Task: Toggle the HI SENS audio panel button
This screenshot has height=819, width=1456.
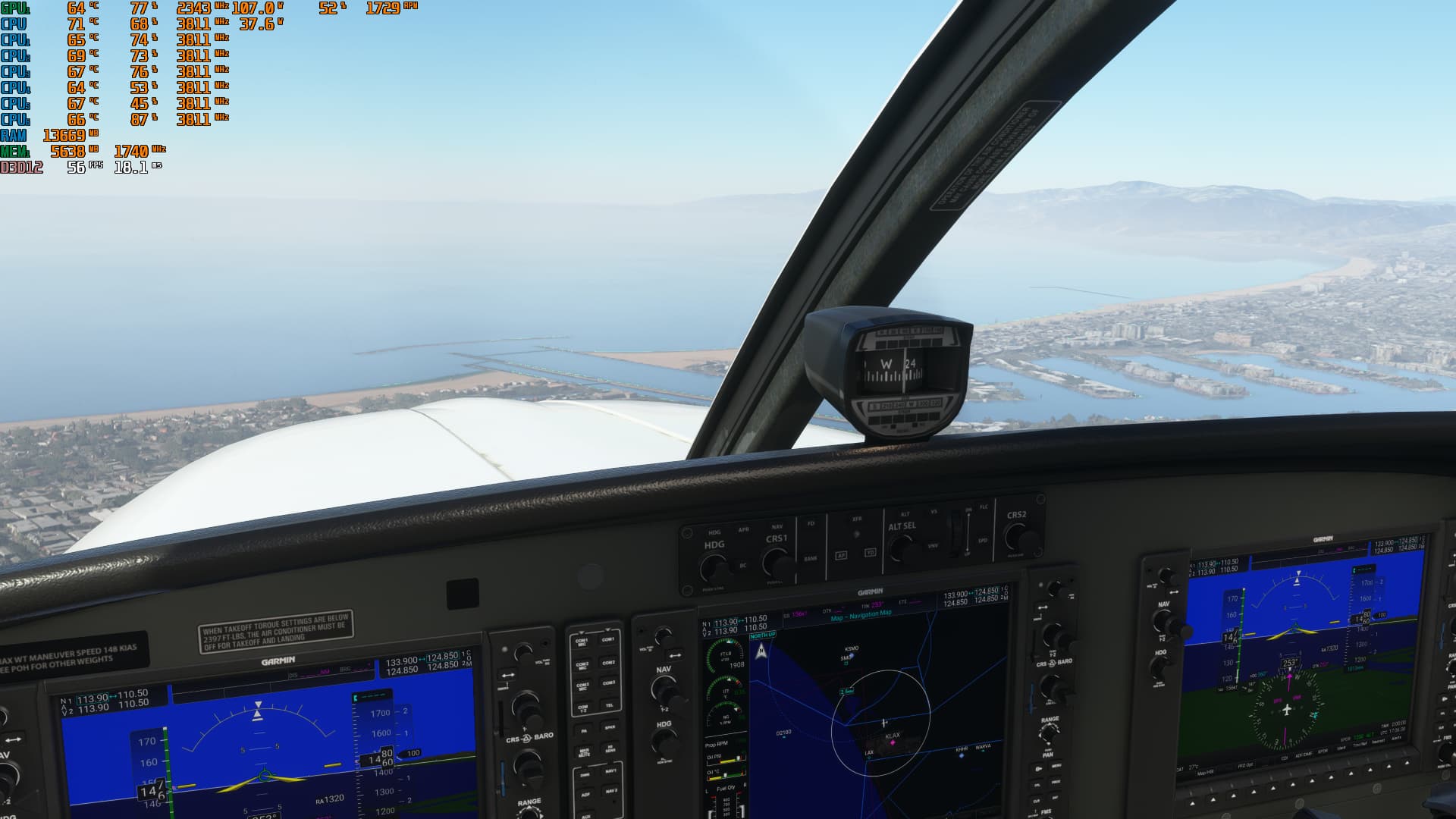Action: [x=610, y=749]
